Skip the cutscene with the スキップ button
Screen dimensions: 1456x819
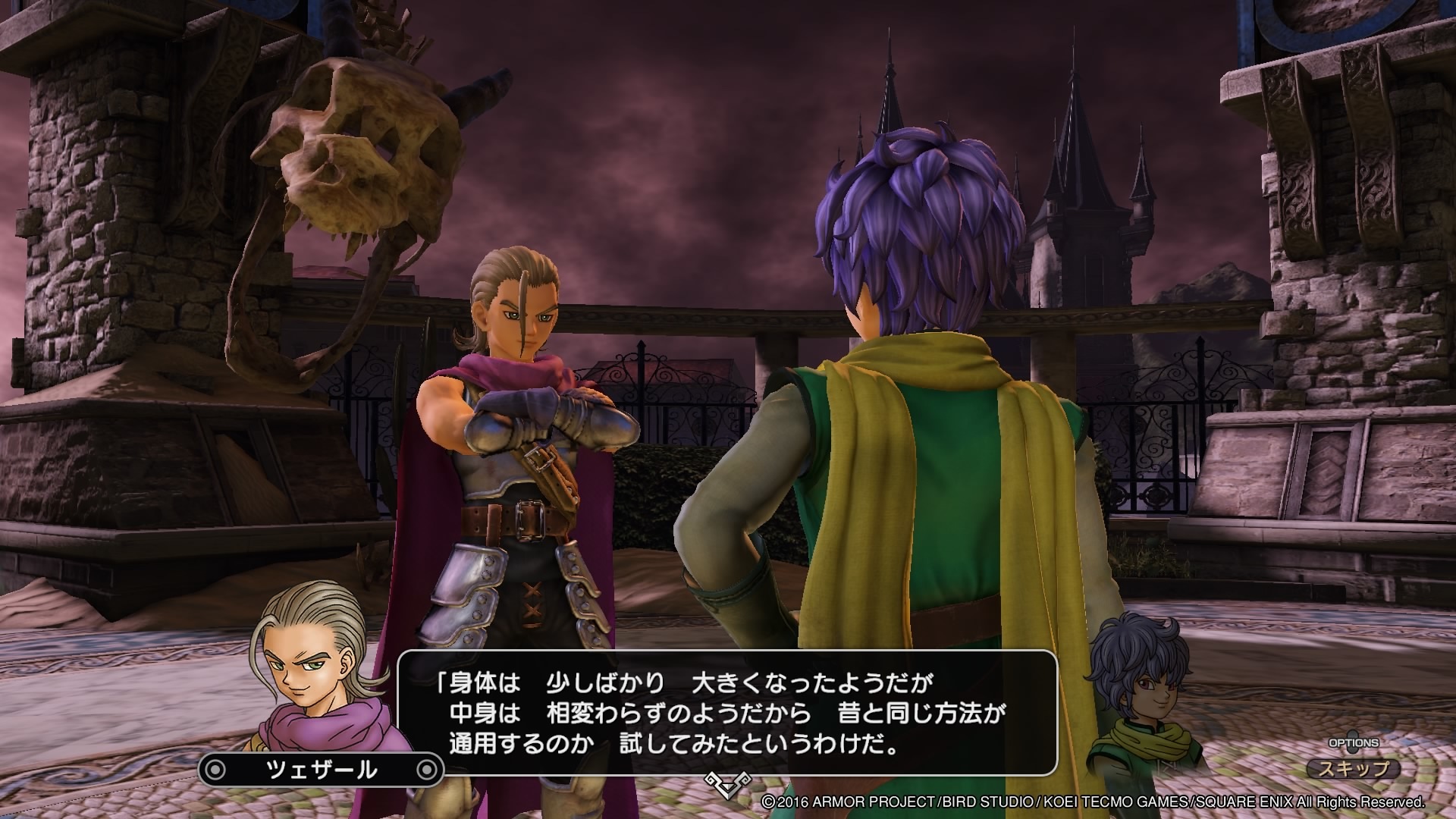click(1354, 768)
